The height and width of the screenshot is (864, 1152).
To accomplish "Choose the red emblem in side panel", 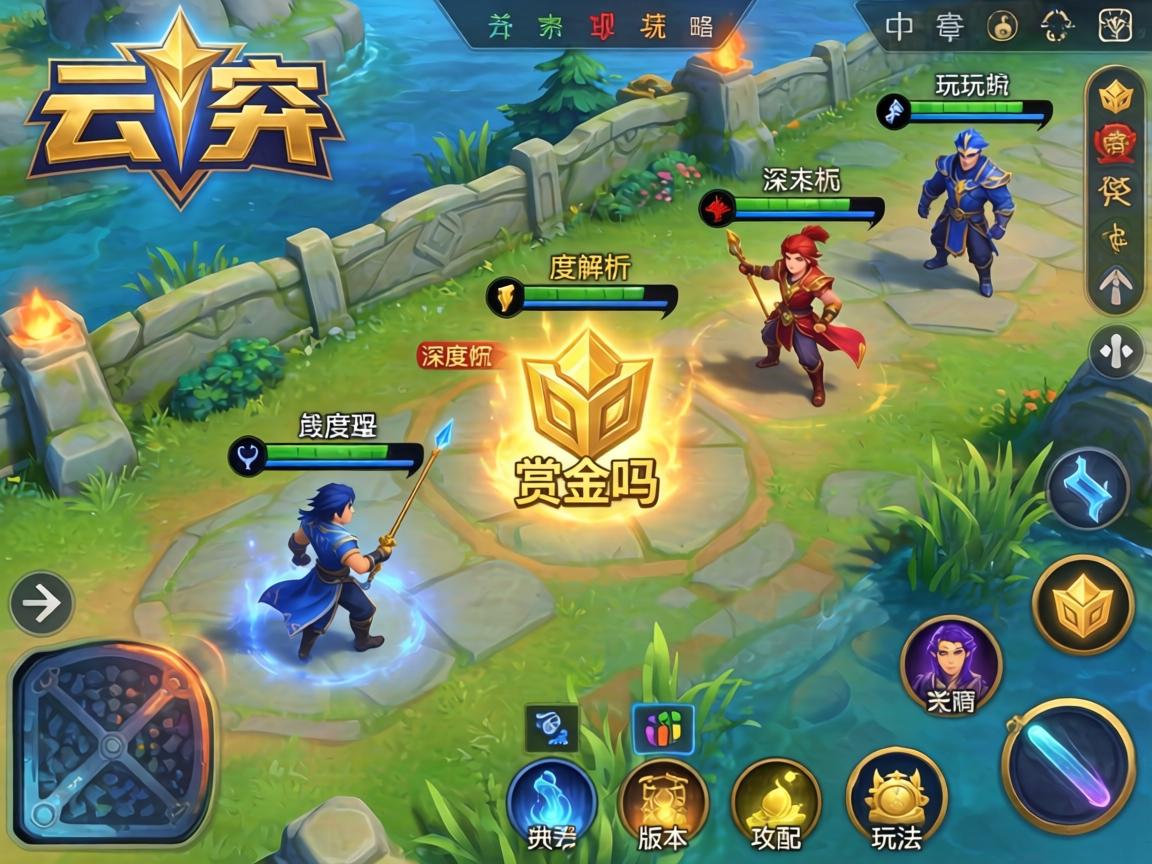I will tap(1115, 145).
